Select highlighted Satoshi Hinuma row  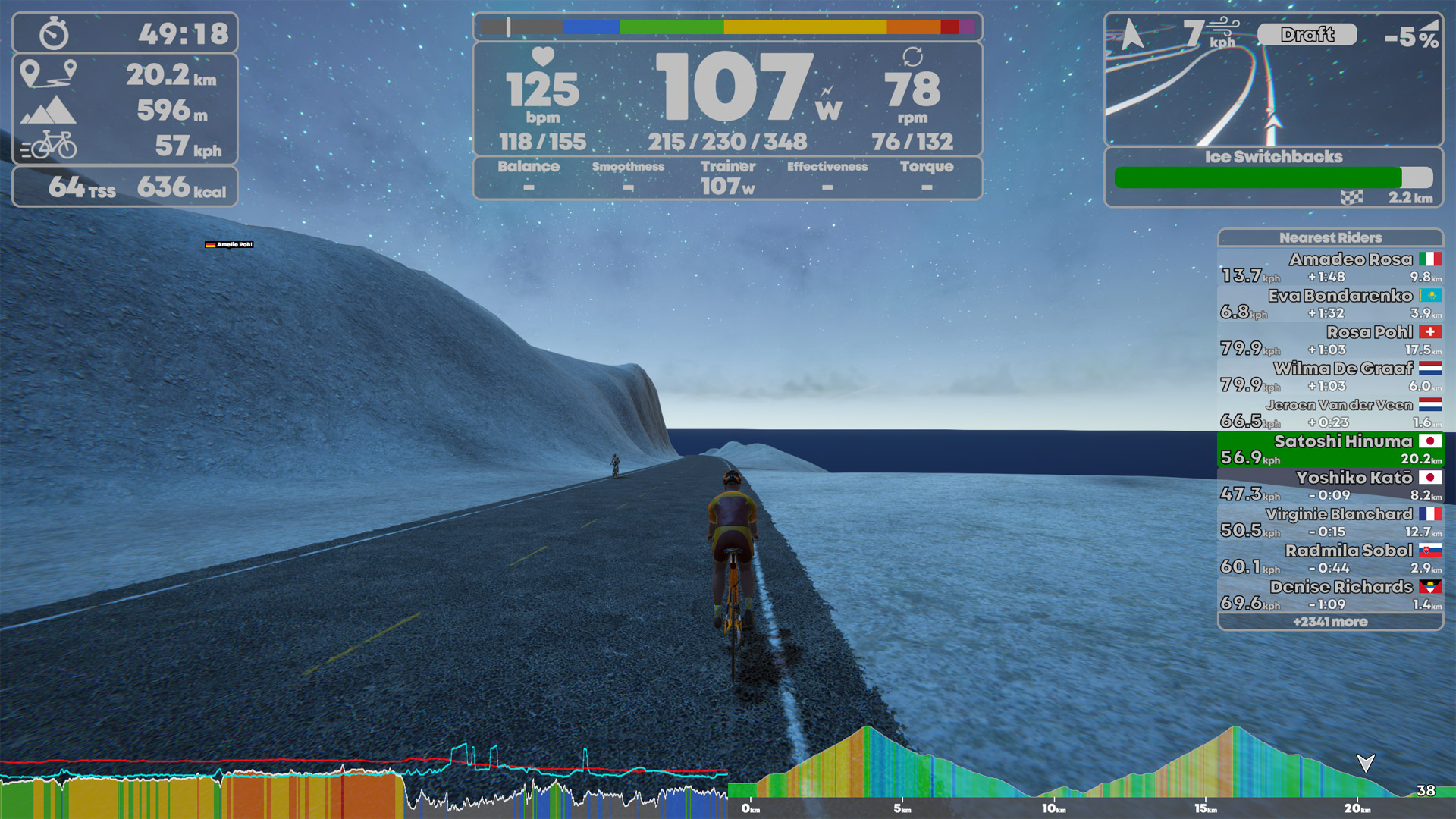click(1330, 450)
